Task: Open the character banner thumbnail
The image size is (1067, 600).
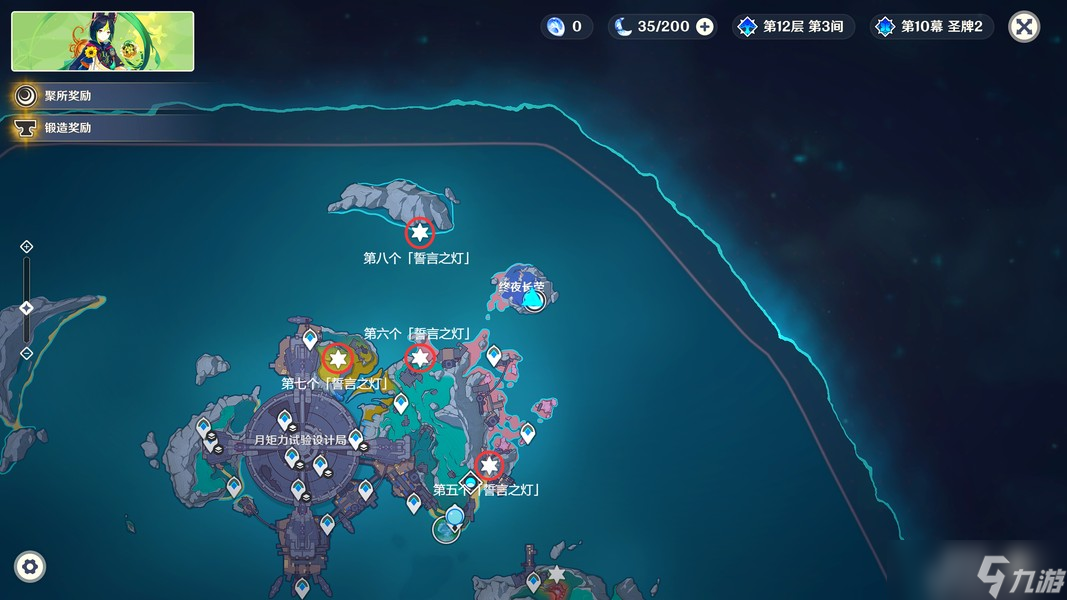Action: pos(103,42)
